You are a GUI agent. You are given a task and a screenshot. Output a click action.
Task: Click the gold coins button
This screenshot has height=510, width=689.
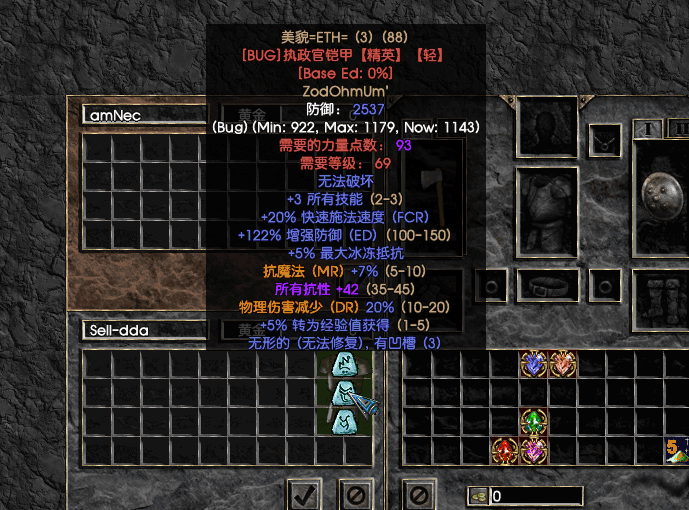[x=478, y=495]
